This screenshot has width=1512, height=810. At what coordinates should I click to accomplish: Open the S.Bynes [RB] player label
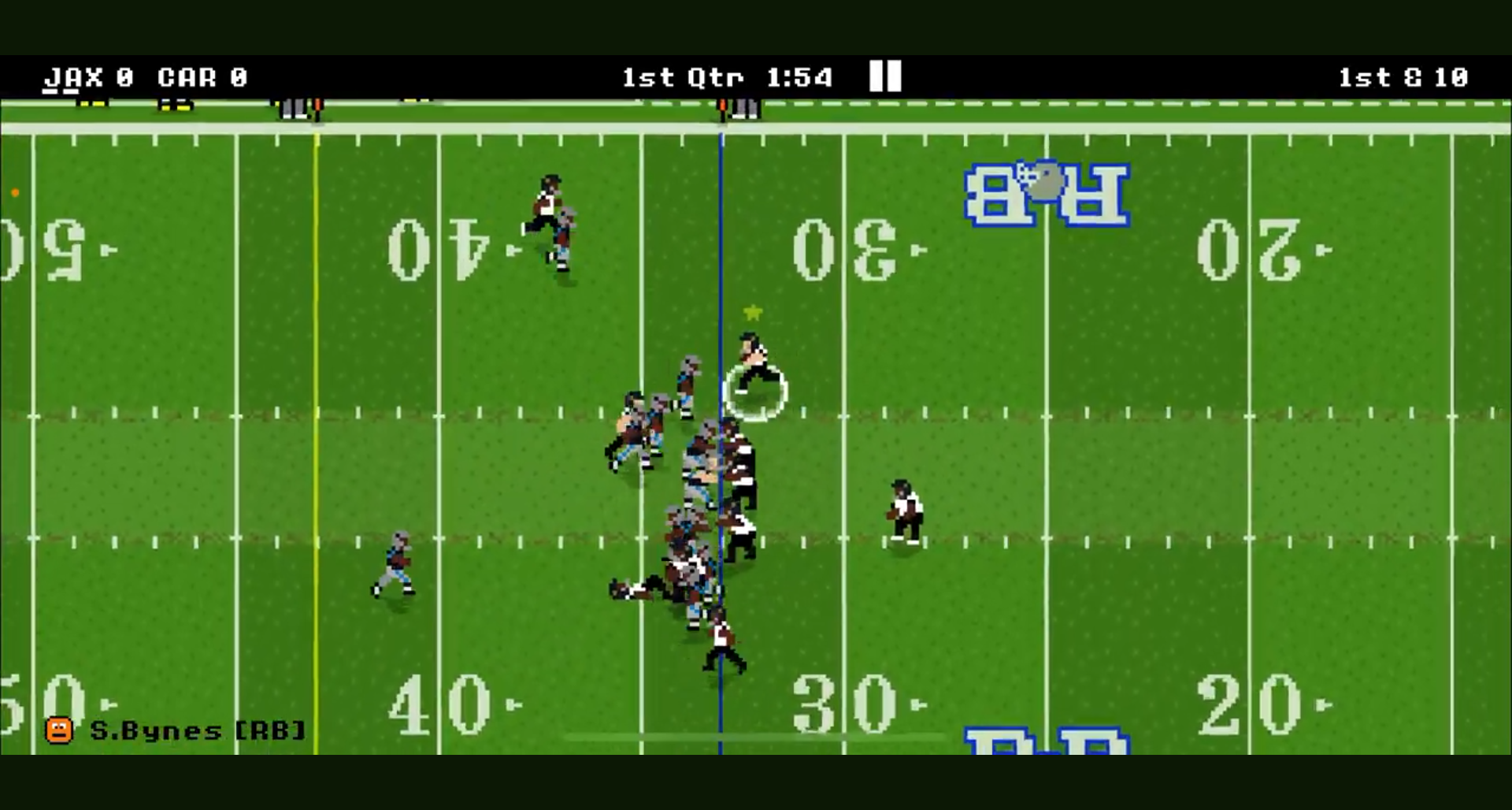tap(197, 730)
